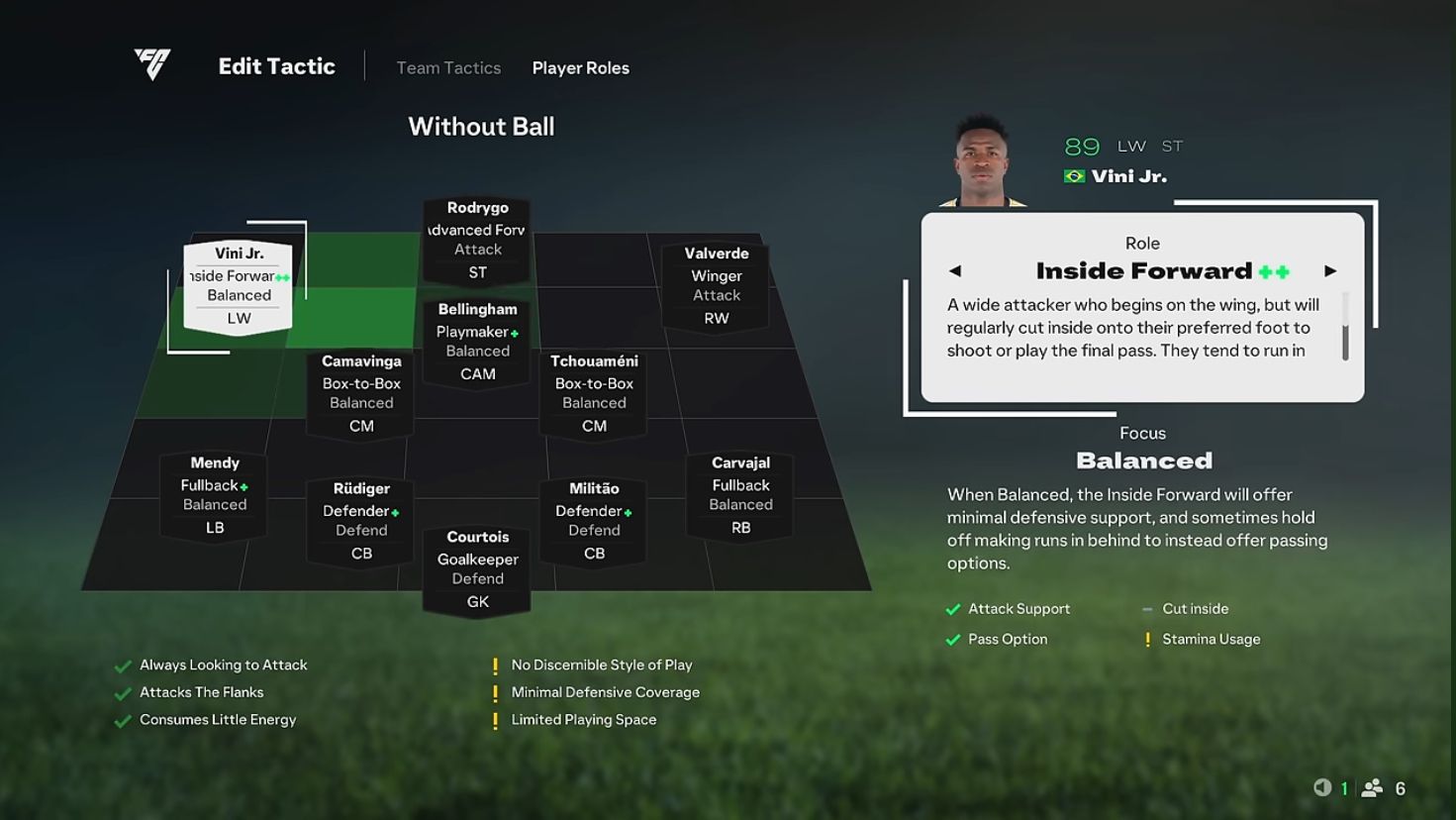This screenshot has height=820, width=1456.
Task: Click the warning icon beside Minimal Defensive Coverage
Action: coord(495,691)
